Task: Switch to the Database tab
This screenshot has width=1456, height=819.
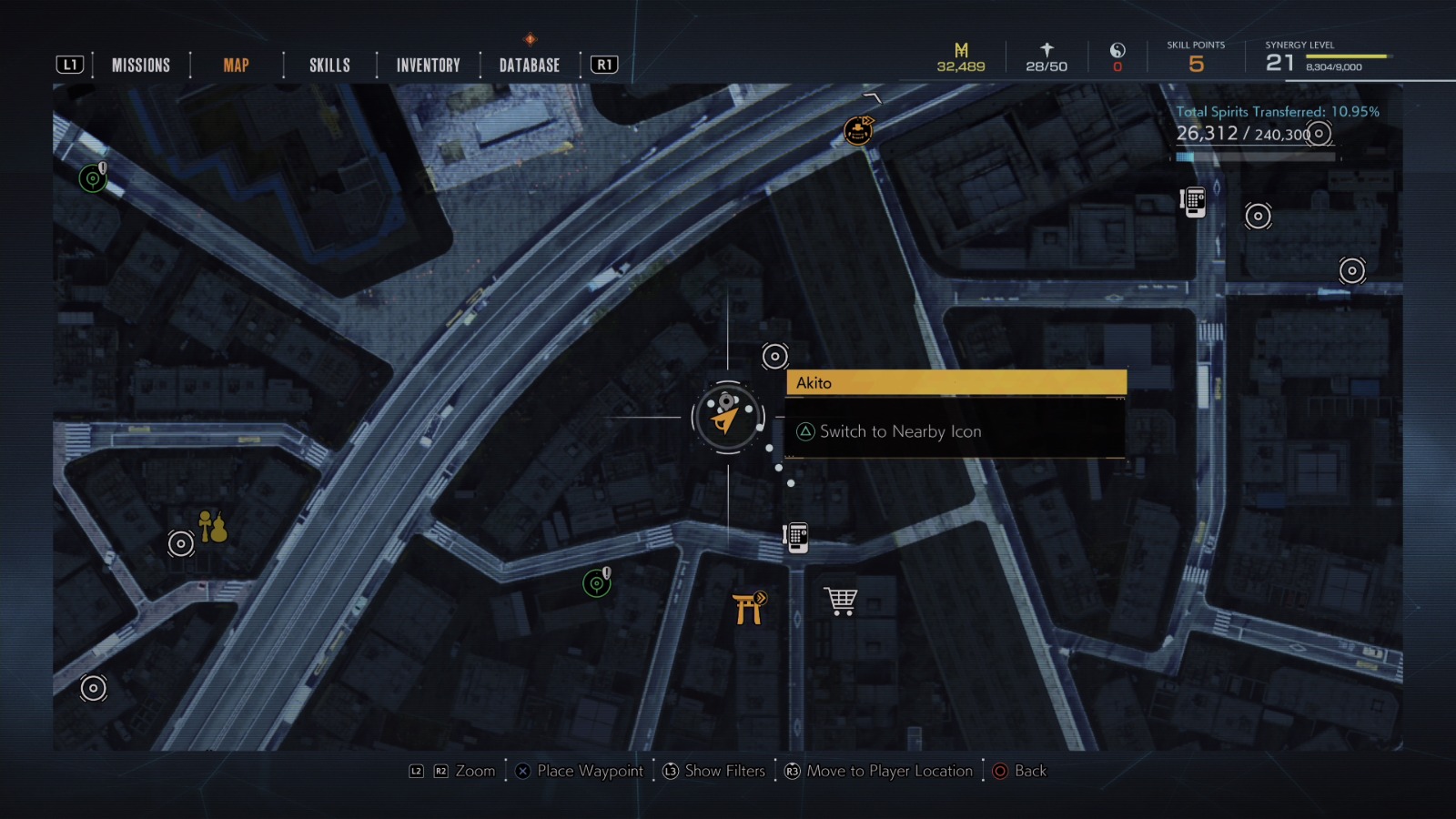Action: (x=528, y=65)
